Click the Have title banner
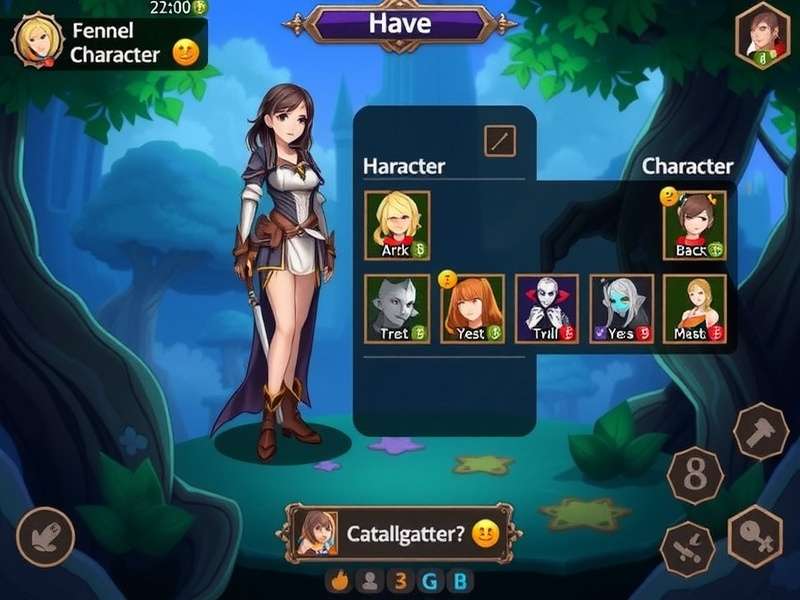Screen dimensions: 800x600 tap(400, 24)
